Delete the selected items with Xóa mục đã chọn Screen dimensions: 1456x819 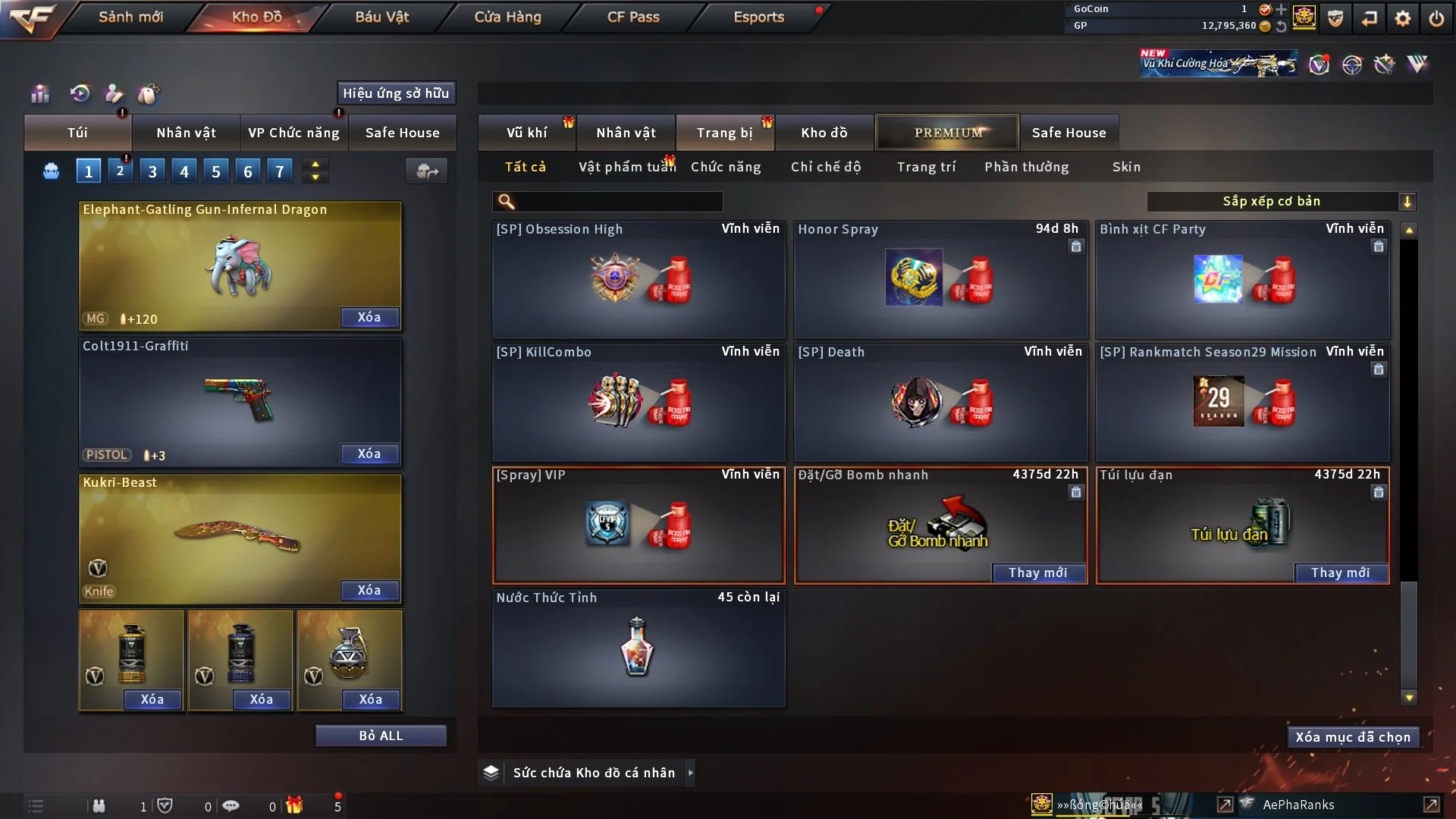(x=1353, y=737)
